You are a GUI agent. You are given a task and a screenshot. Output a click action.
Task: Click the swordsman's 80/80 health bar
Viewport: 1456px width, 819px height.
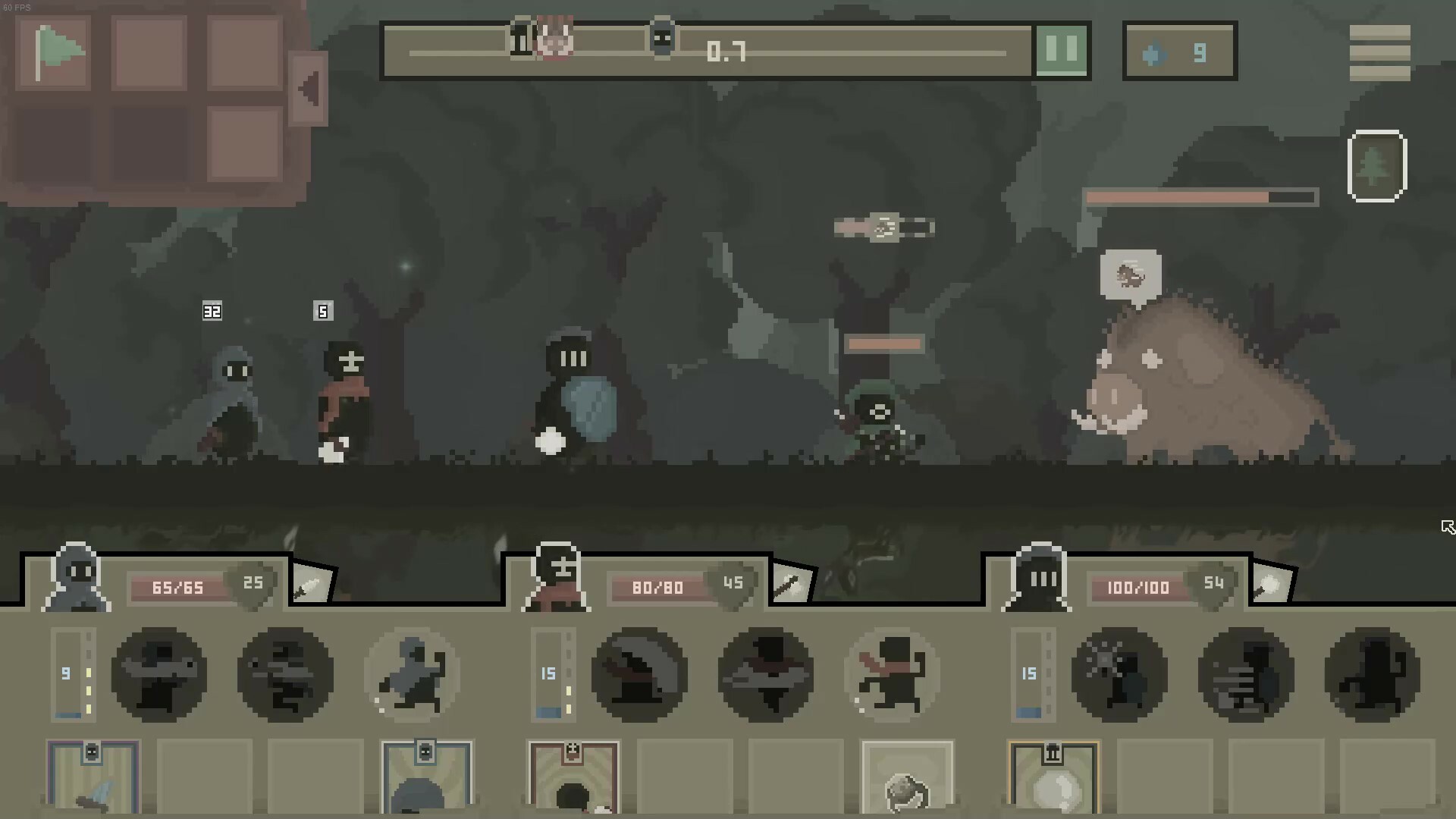click(657, 587)
